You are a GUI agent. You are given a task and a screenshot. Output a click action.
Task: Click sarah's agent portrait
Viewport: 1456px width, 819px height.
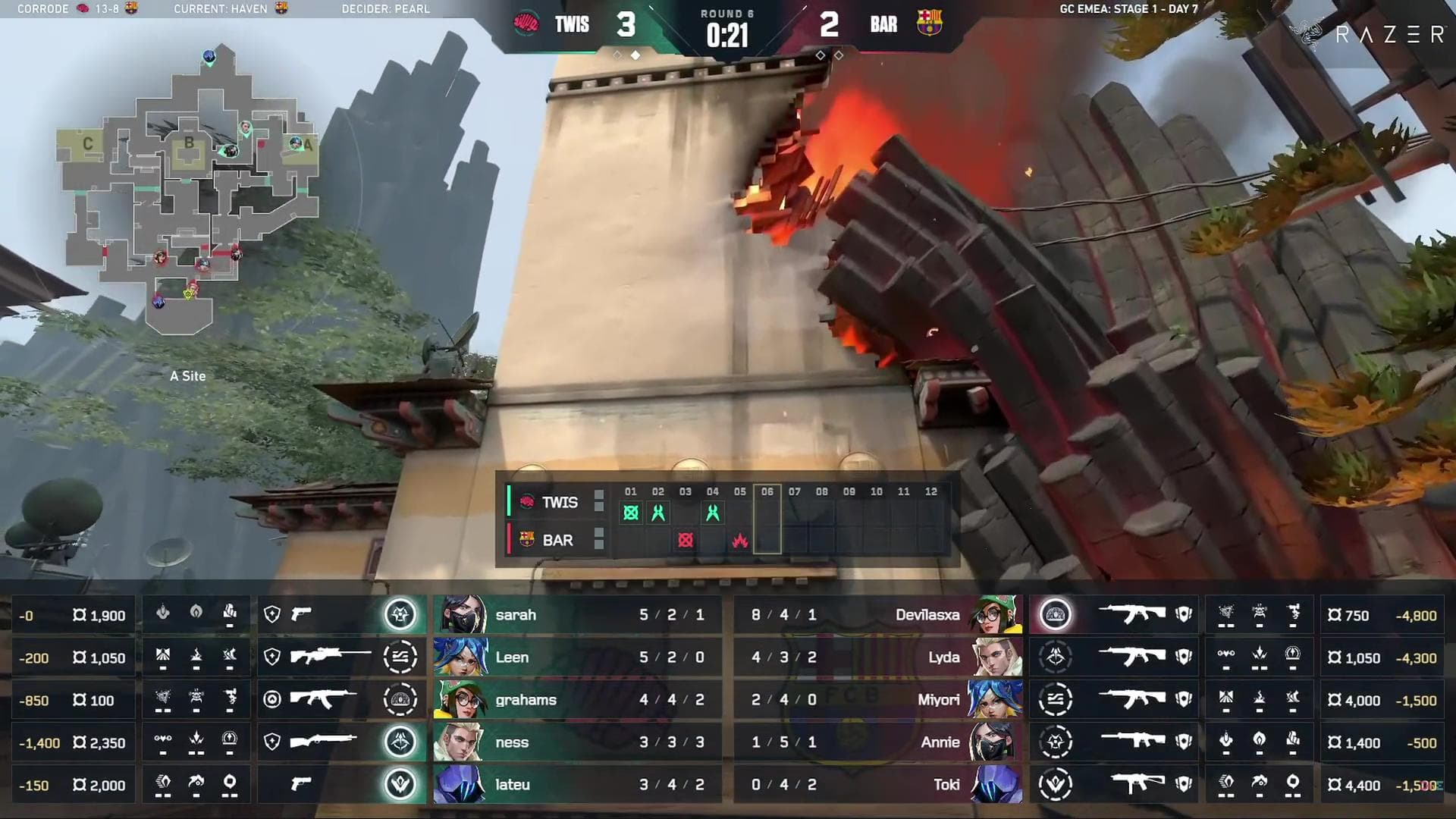[460, 615]
